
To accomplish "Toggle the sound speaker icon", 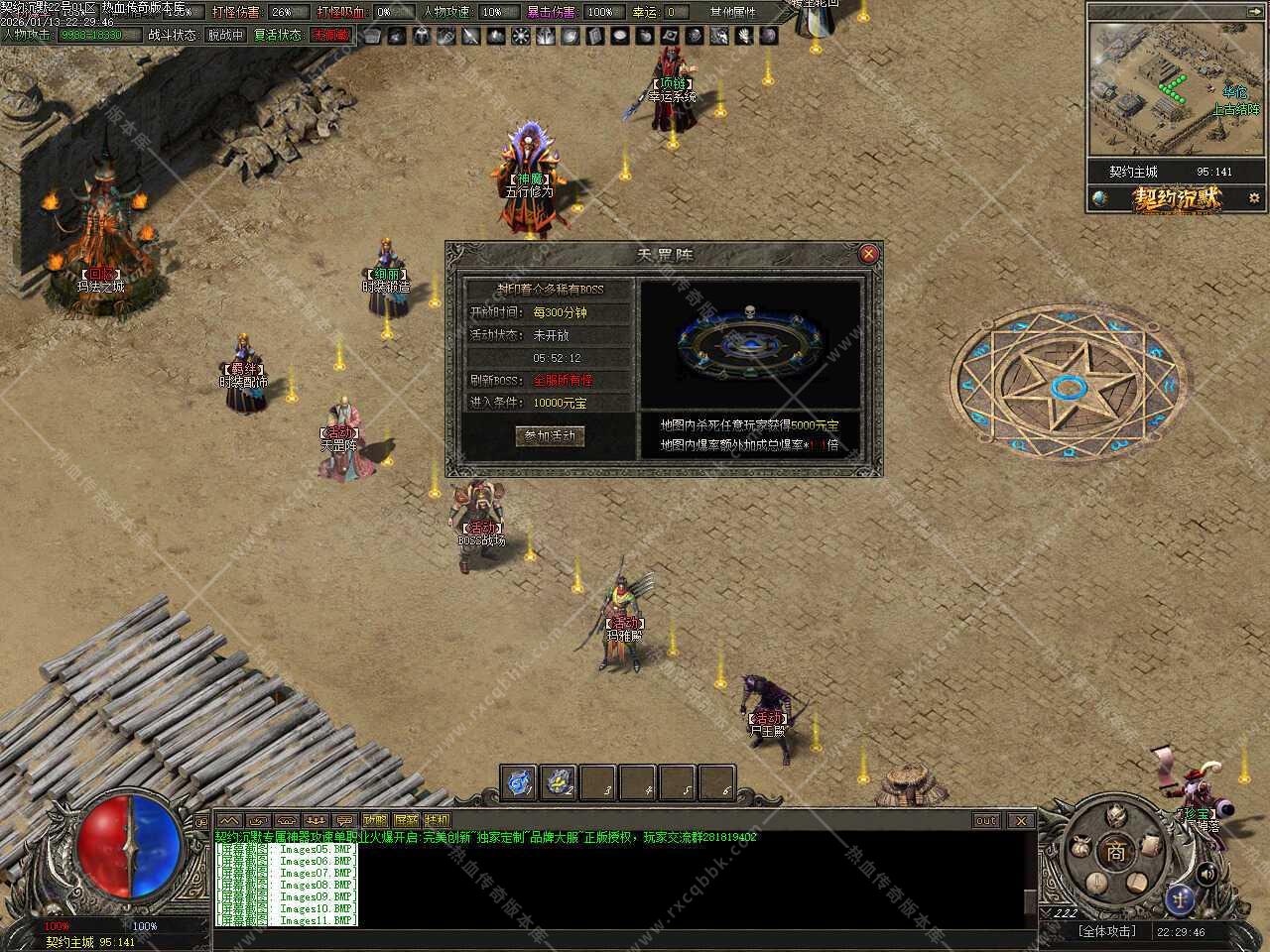I will (x=1206, y=874).
